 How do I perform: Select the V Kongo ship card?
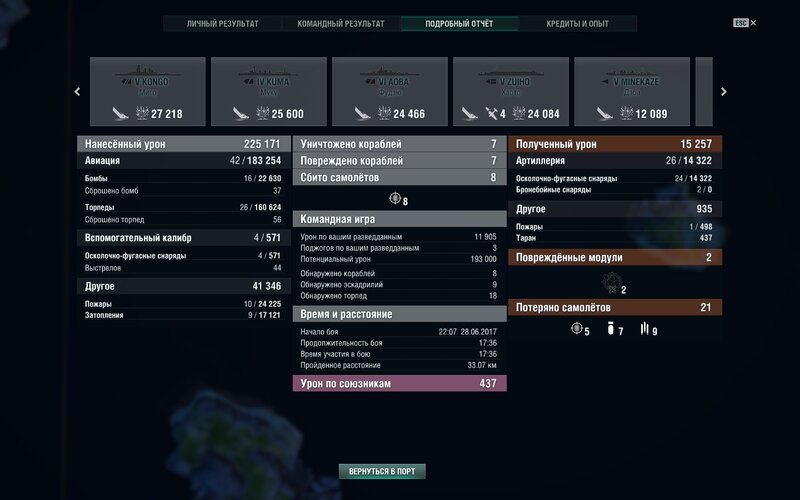coord(148,92)
